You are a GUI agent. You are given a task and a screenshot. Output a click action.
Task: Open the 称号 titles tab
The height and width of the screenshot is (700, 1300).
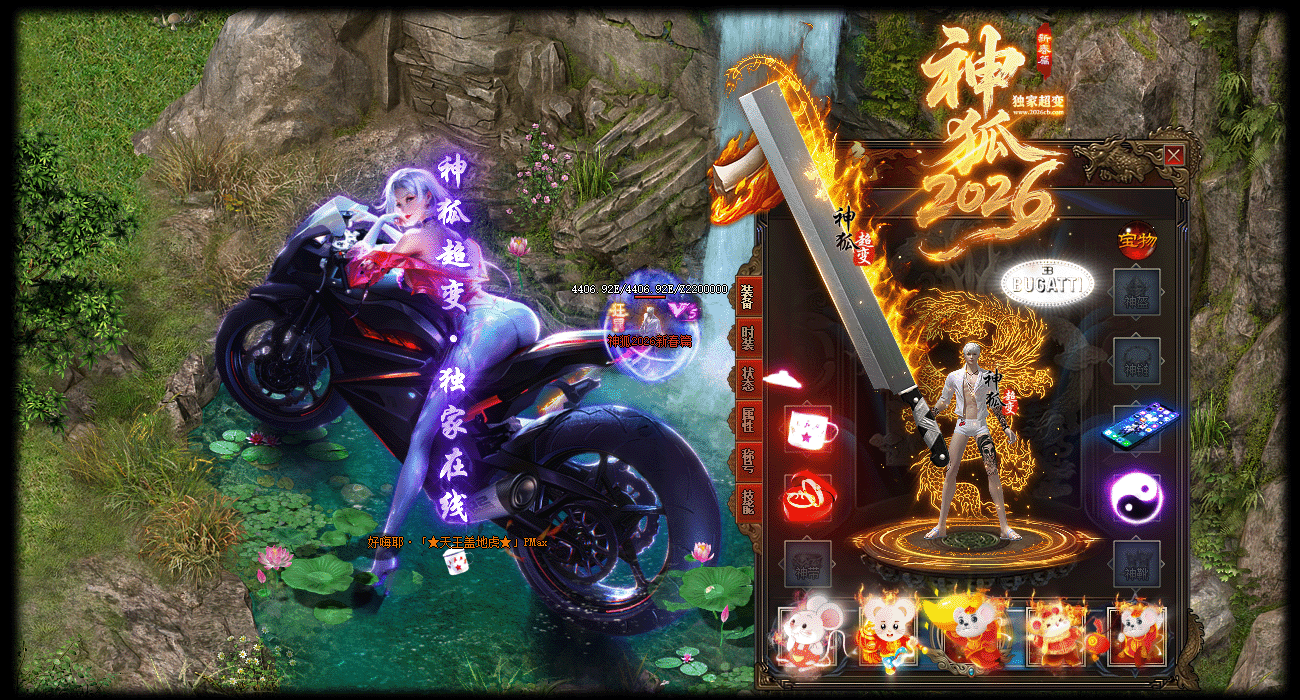coord(748,460)
